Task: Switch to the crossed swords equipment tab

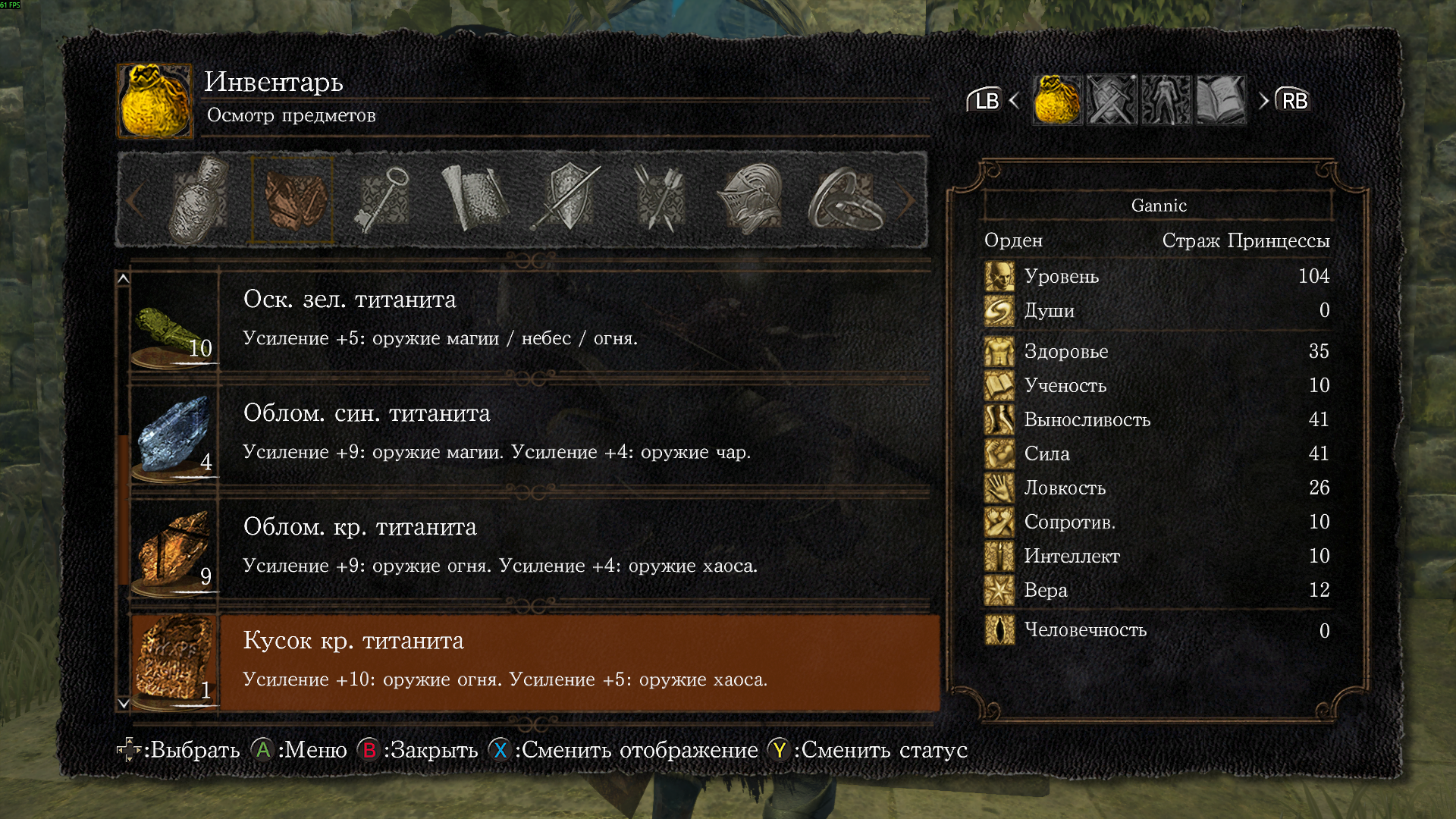Action: [x=1112, y=99]
